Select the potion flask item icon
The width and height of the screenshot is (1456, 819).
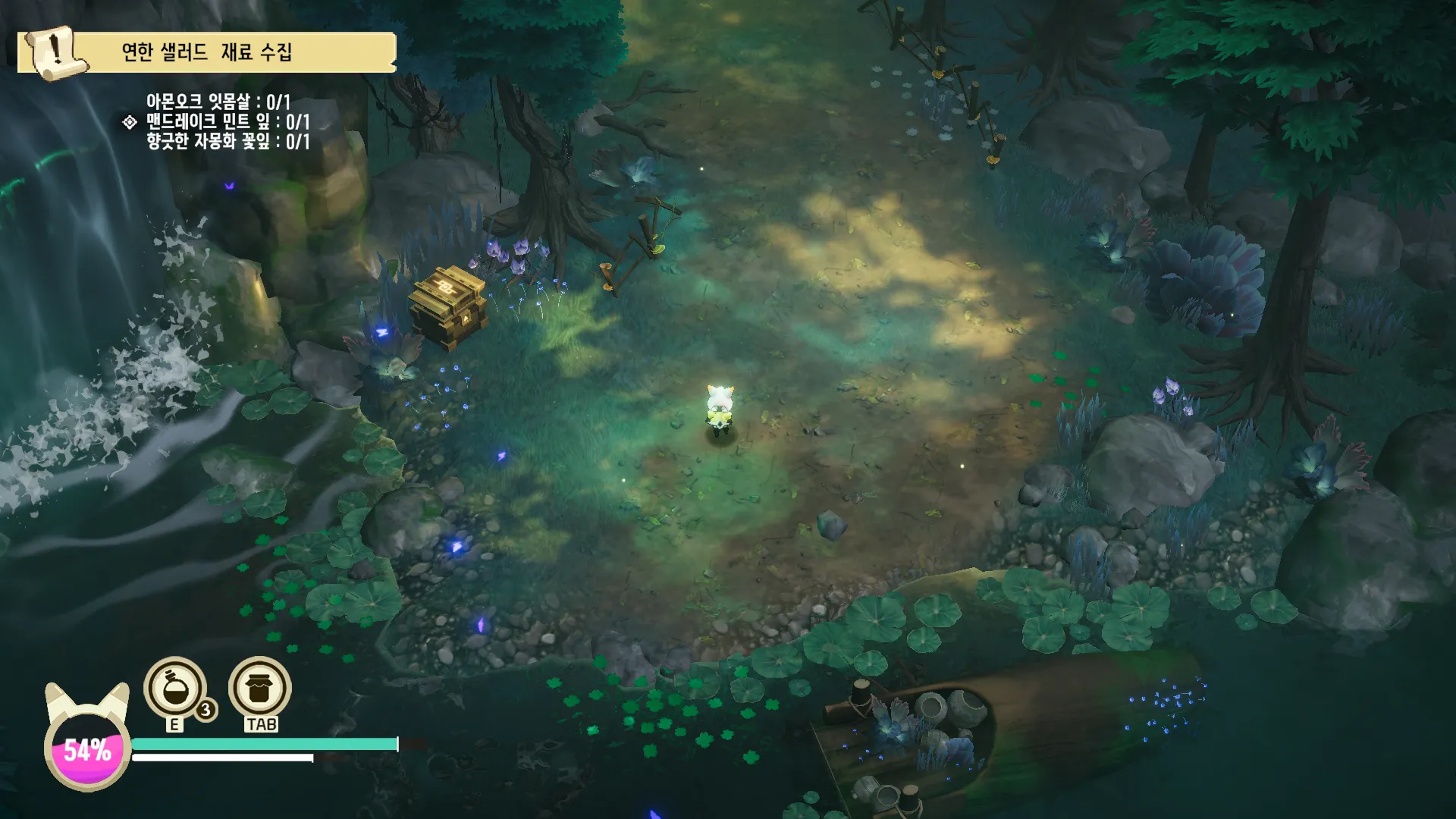point(175,688)
